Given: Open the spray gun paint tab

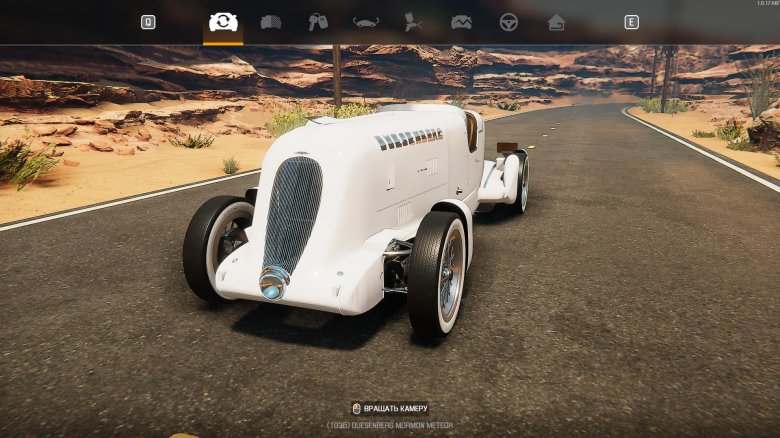Looking at the screenshot, I should pyautogui.click(x=413, y=22).
